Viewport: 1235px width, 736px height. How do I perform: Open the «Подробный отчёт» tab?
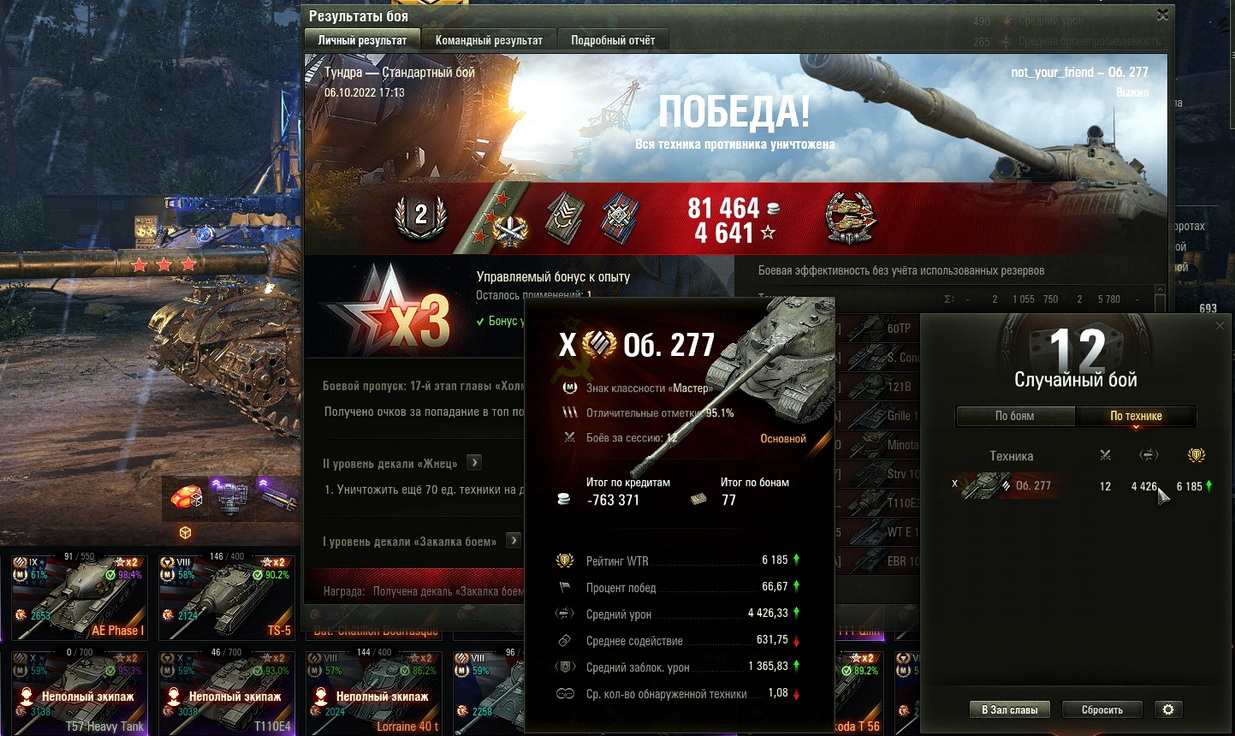613,40
